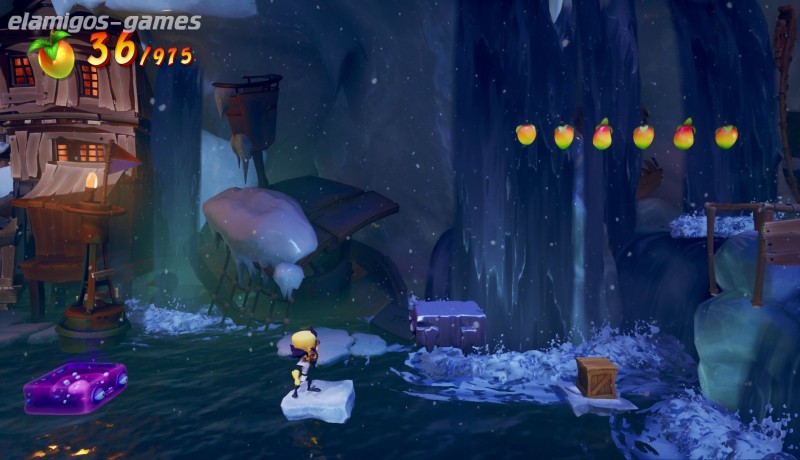Click the Wumpa fruit HUD icon
Image resolution: width=800 pixels, height=460 pixels.
coord(55,55)
